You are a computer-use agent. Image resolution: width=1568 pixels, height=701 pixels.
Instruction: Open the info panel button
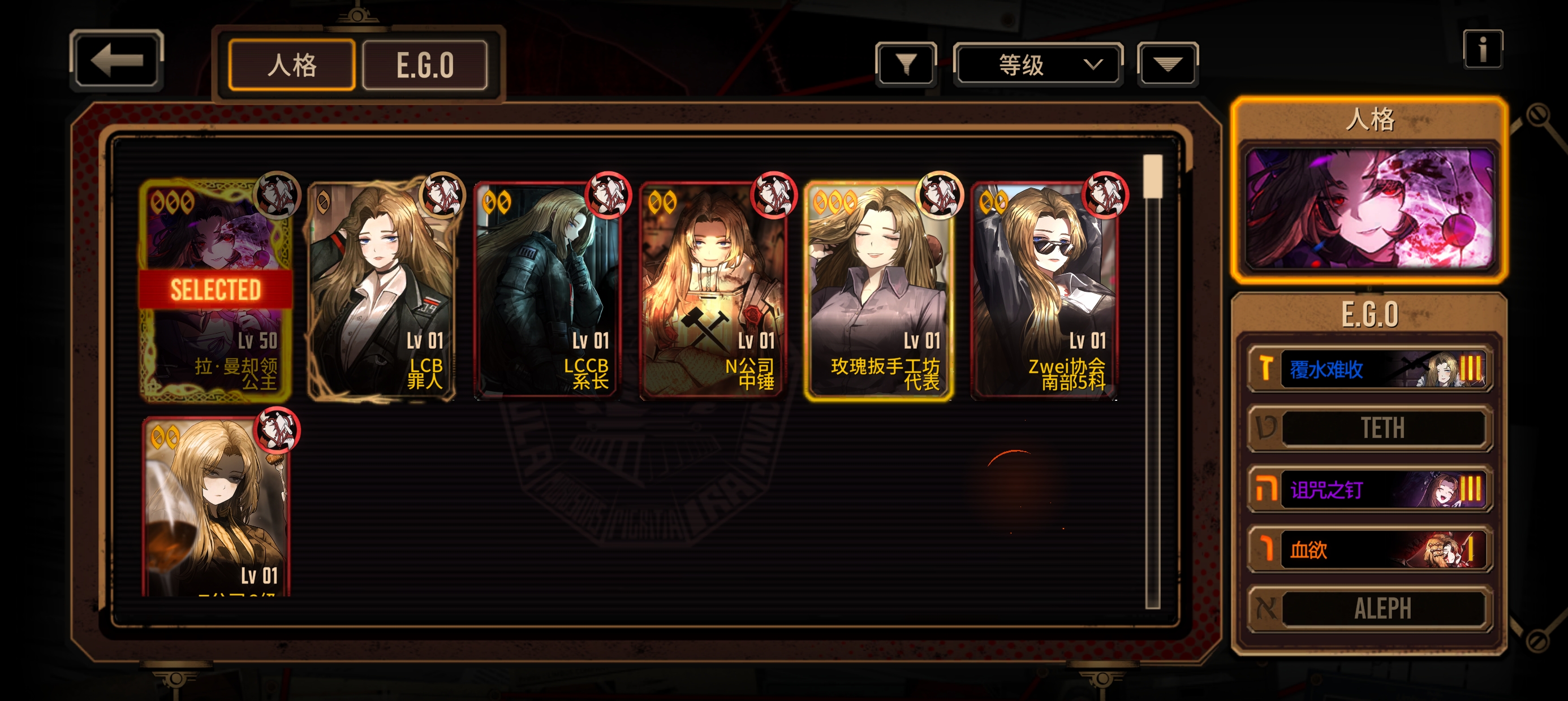pyautogui.click(x=1482, y=49)
